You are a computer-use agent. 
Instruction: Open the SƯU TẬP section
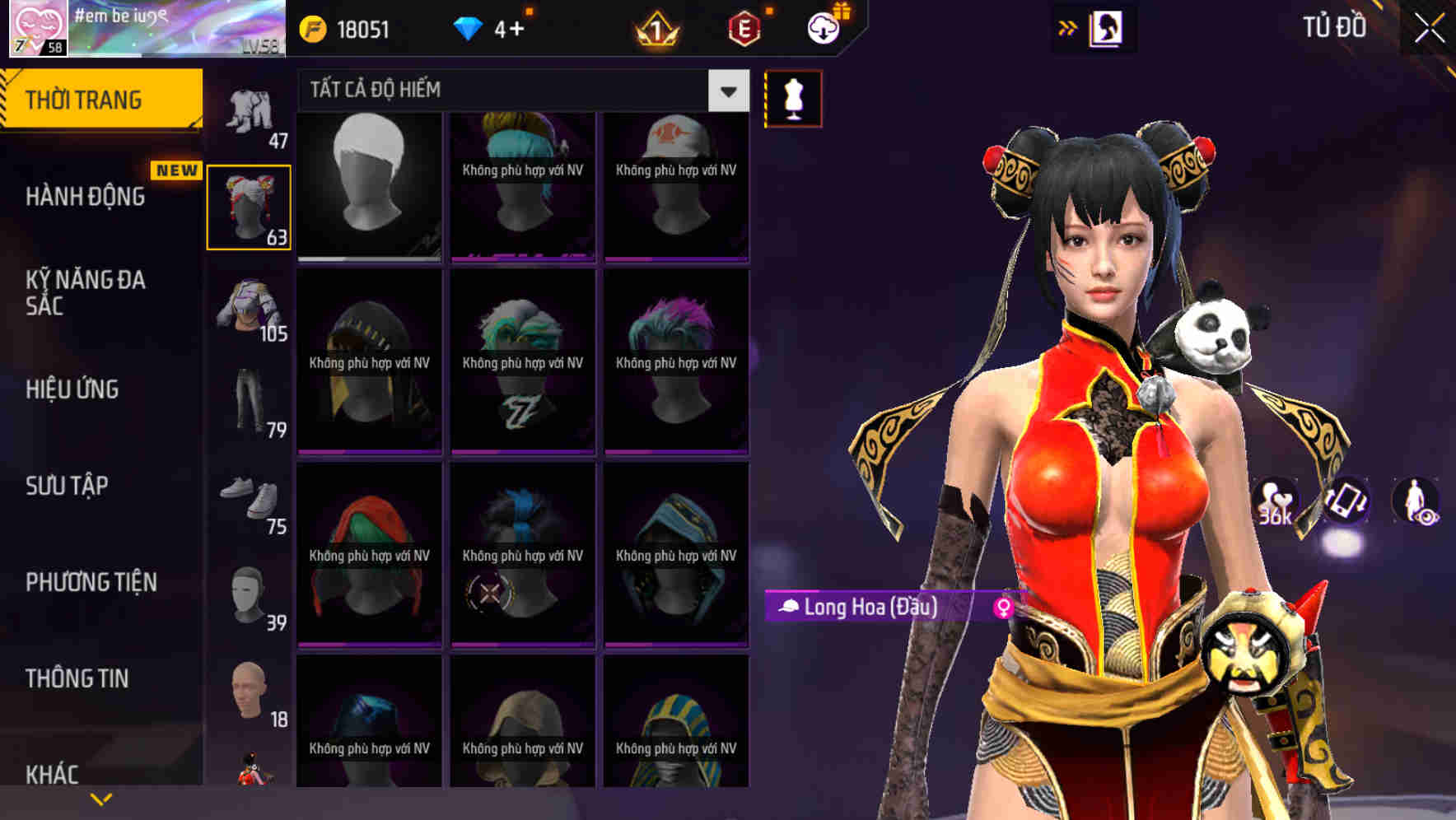click(x=66, y=486)
